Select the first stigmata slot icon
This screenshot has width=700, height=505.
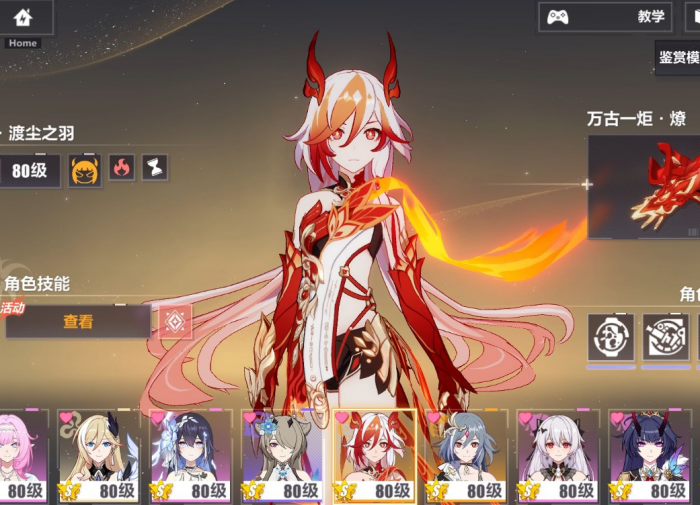tap(610, 337)
